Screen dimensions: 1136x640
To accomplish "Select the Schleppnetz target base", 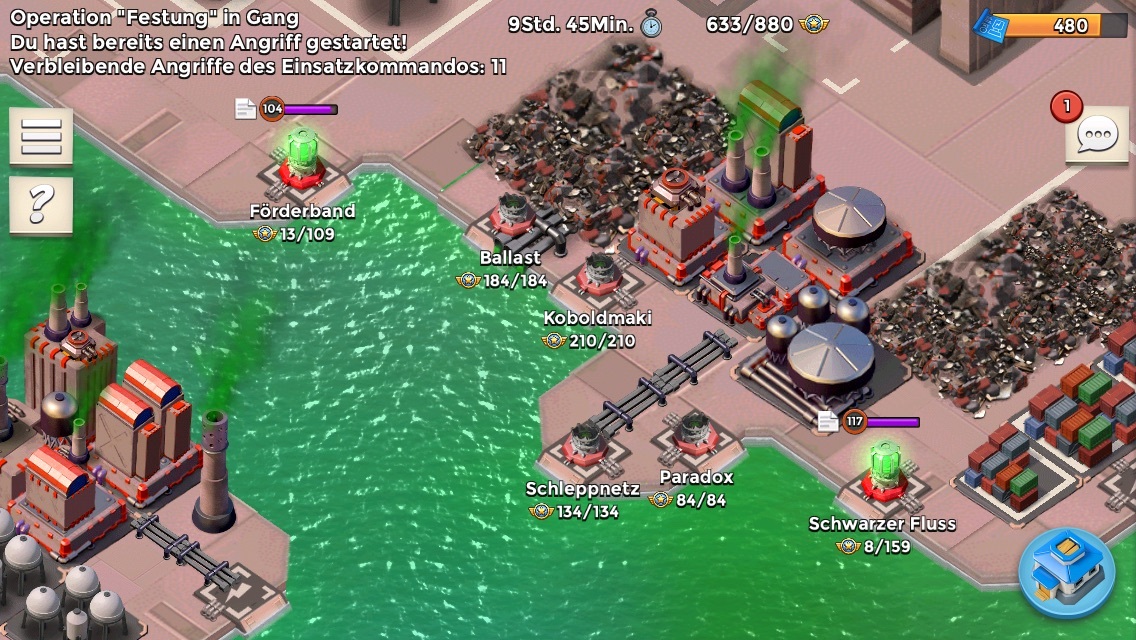I will click(586, 441).
